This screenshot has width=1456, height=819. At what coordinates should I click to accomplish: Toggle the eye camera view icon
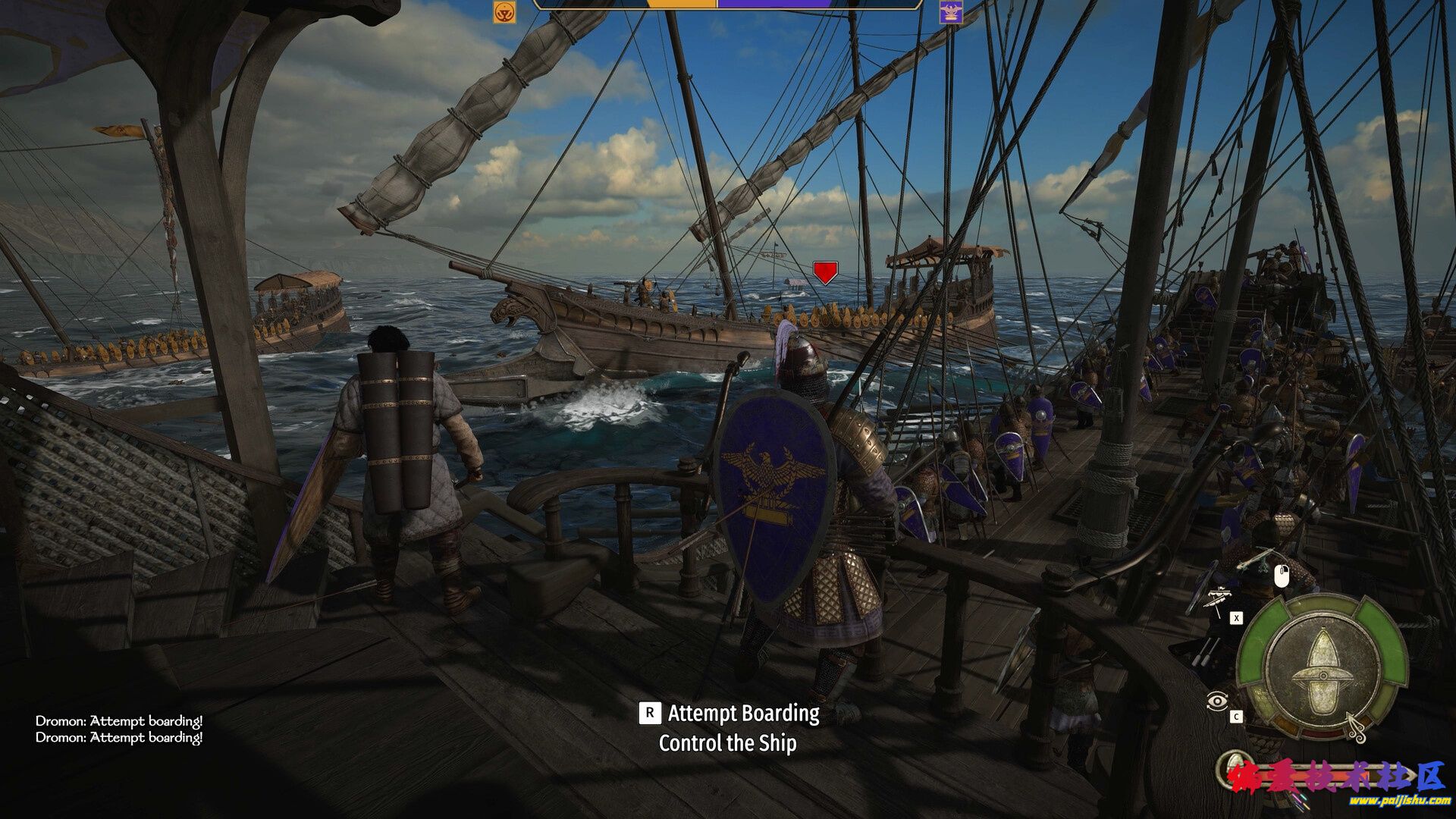pyautogui.click(x=1216, y=701)
